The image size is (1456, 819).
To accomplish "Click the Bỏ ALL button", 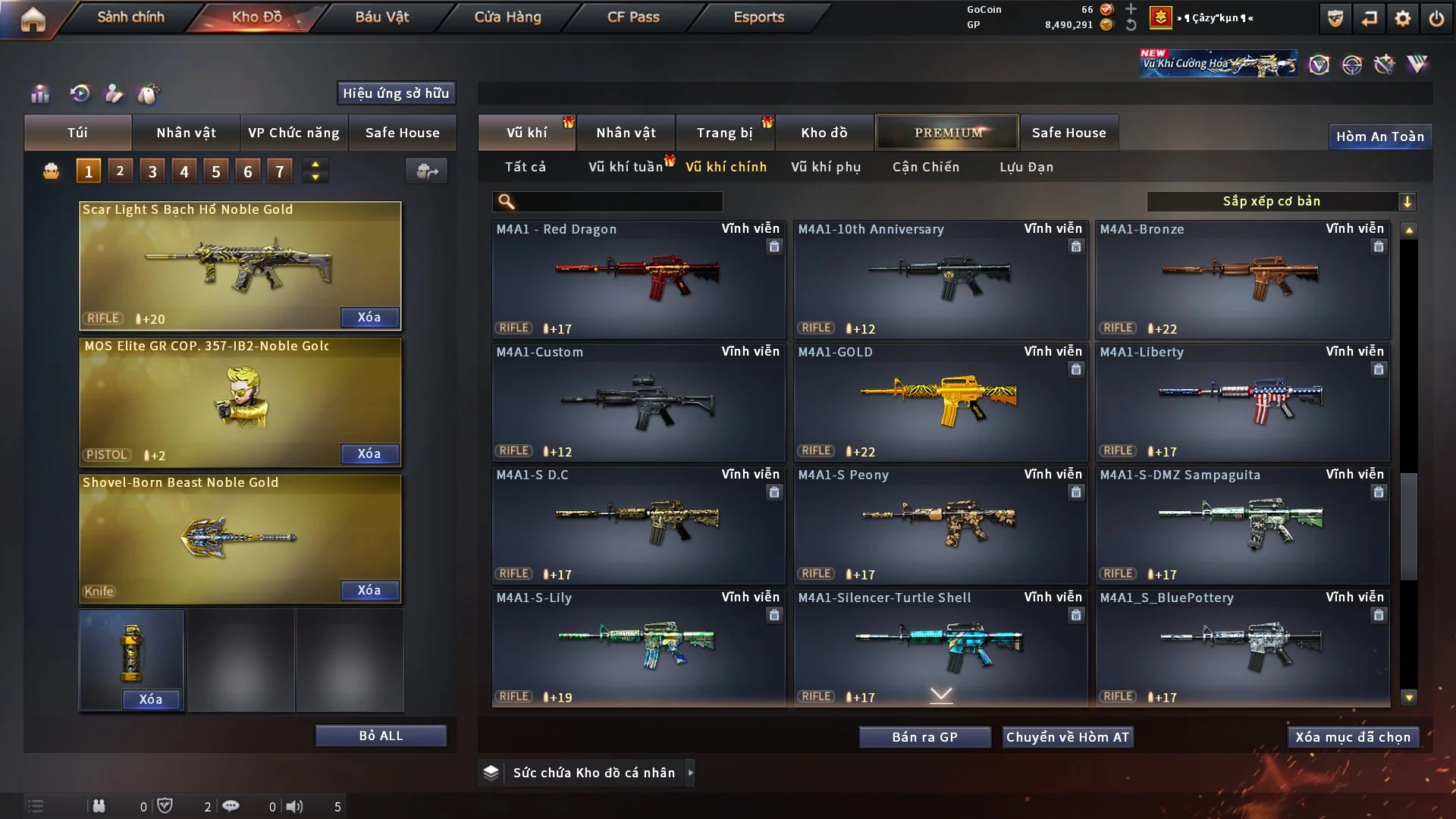I will coord(381,736).
